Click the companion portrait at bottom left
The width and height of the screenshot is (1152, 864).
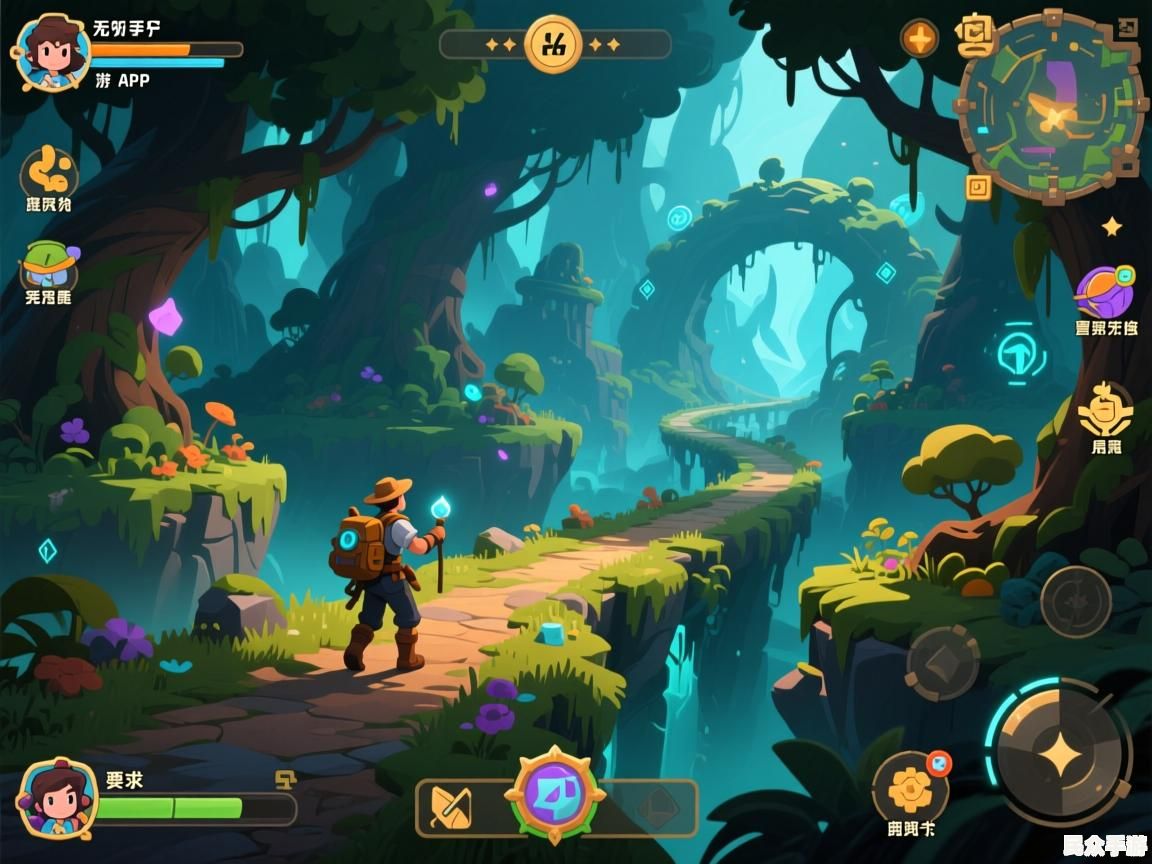57,797
